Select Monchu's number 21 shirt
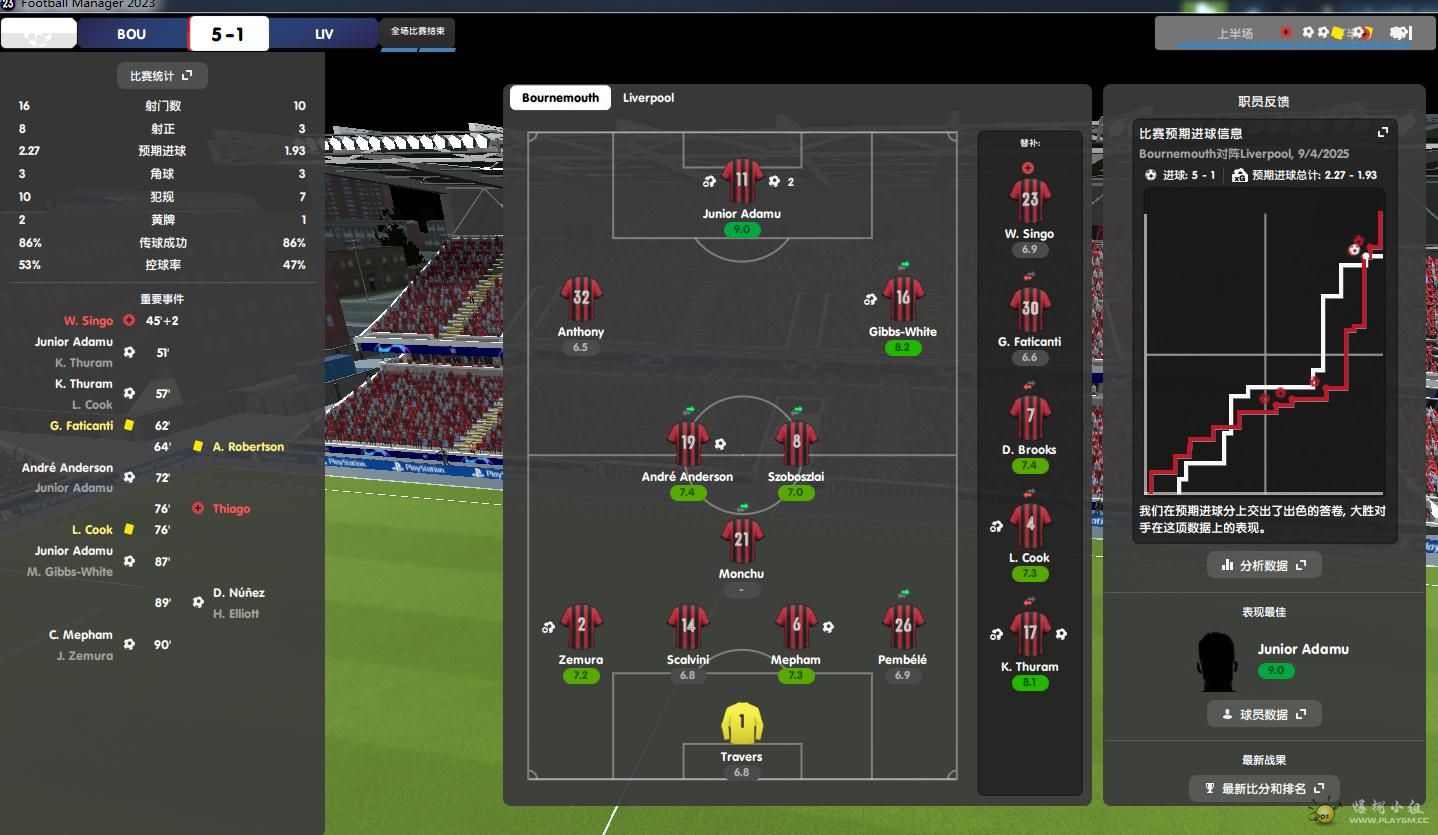The height and width of the screenshot is (835, 1438). point(741,541)
